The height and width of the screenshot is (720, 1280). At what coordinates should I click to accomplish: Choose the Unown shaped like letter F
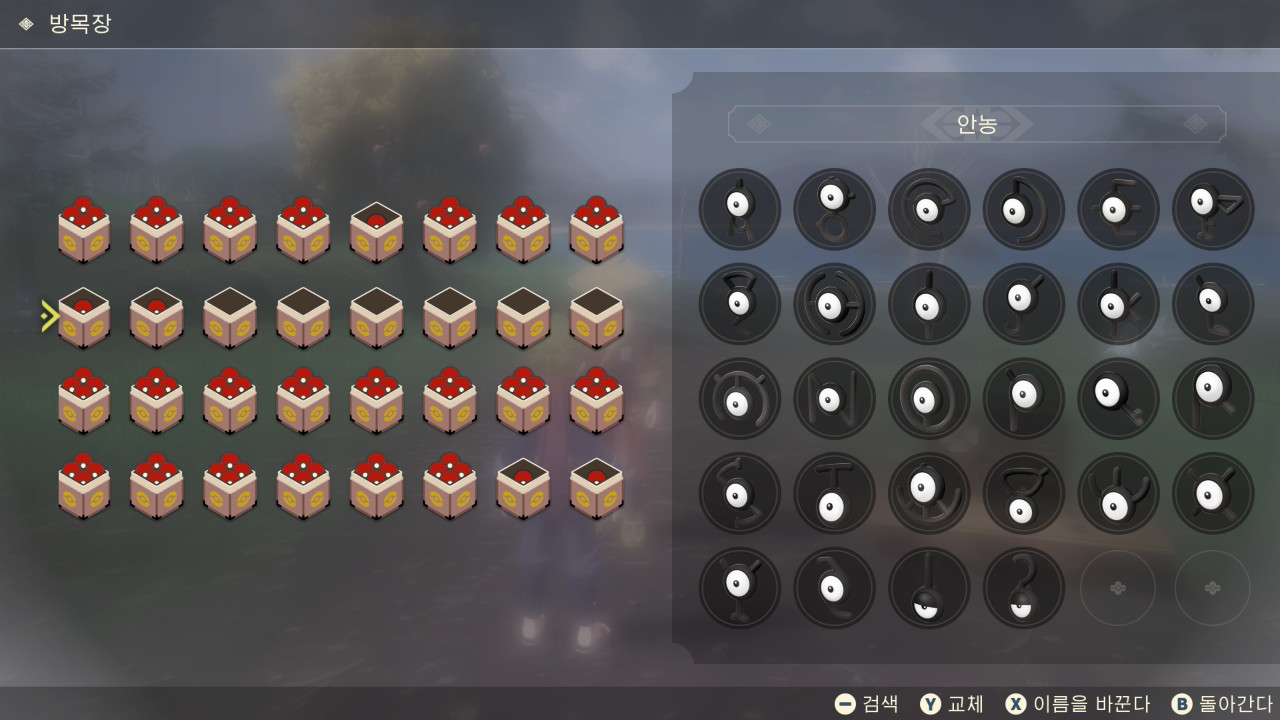pos(1213,209)
